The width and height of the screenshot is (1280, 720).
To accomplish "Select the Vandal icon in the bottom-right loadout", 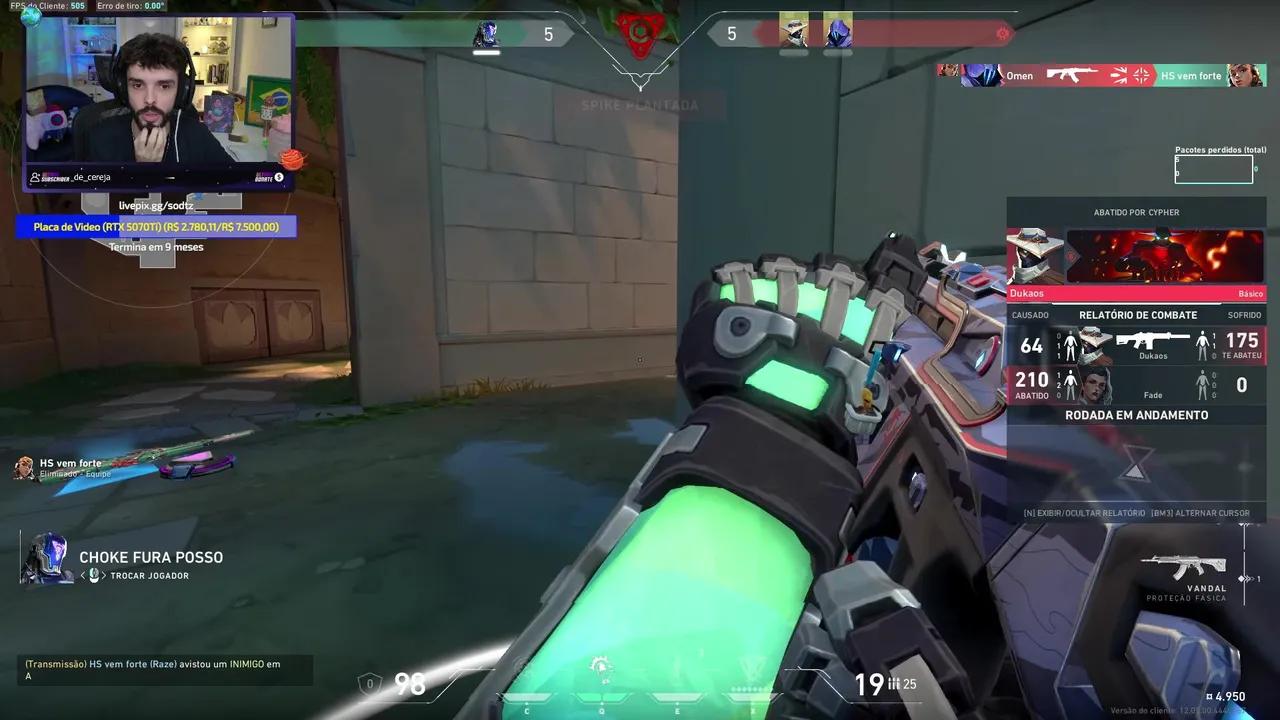I will click(x=1185, y=565).
